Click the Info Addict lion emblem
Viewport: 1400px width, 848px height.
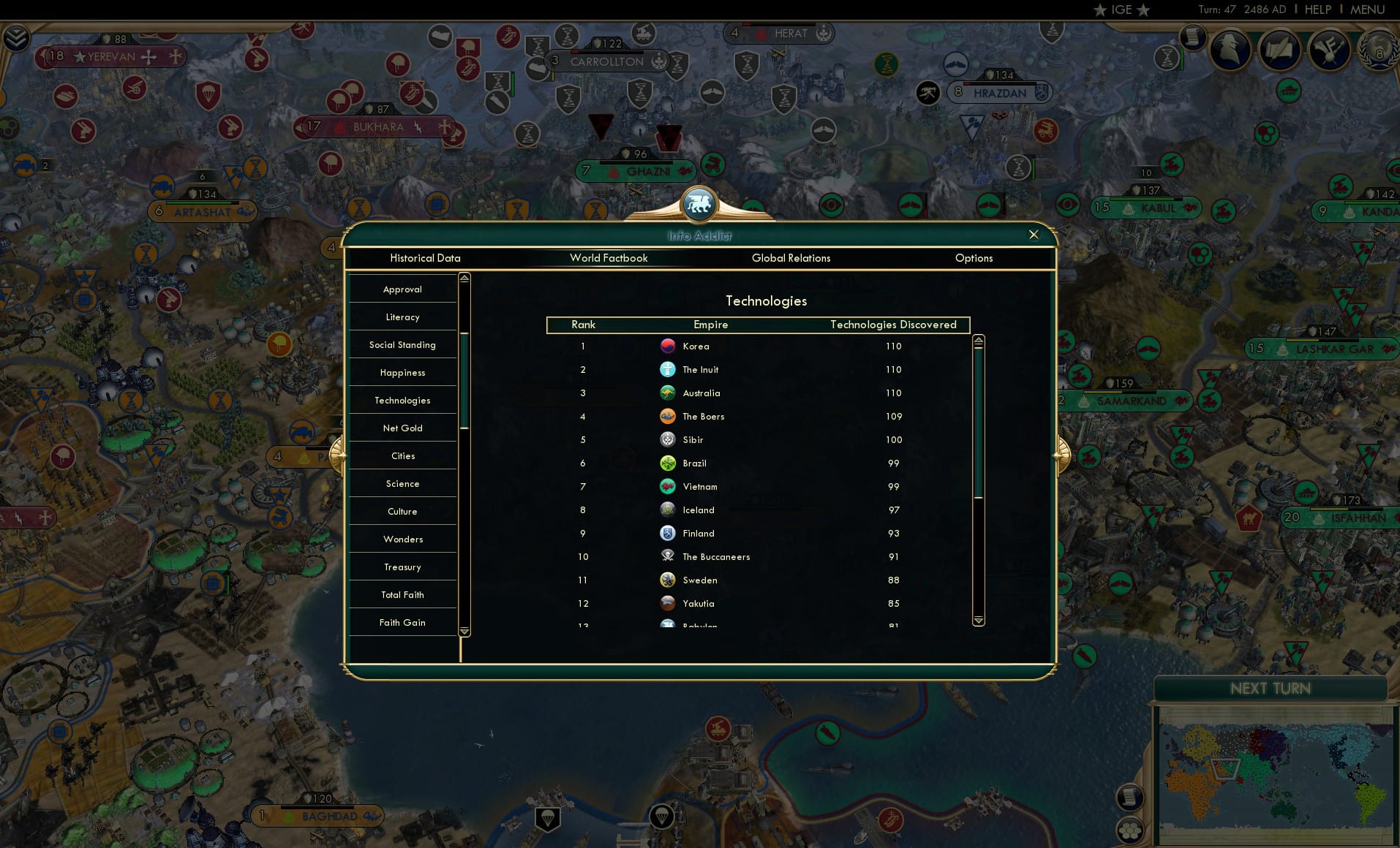click(x=699, y=205)
